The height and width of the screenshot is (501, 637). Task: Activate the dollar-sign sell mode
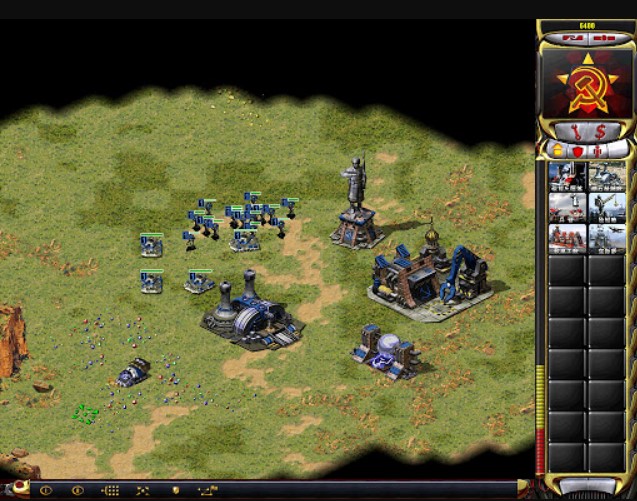coord(600,131)
